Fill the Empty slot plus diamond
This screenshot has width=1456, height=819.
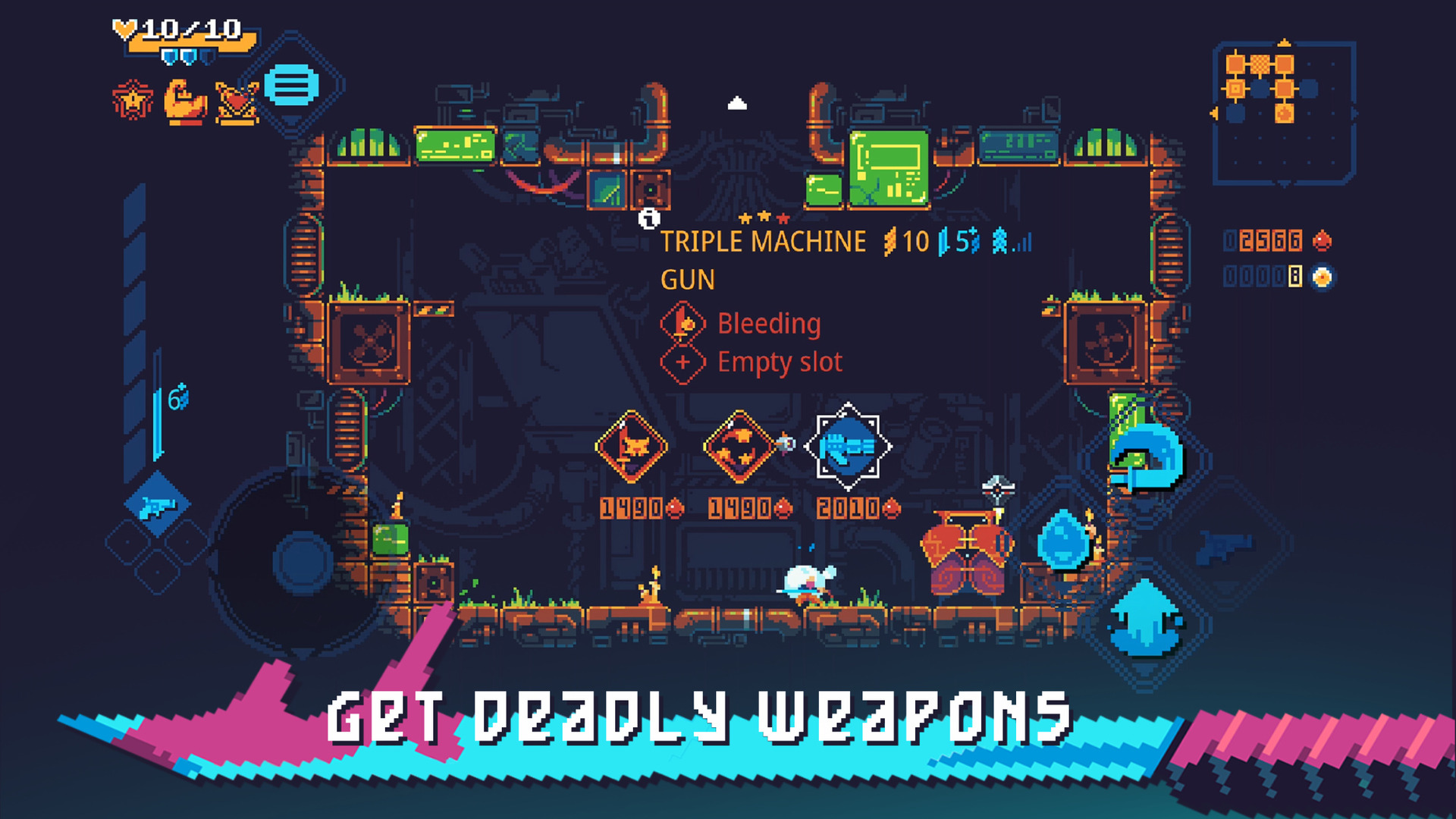[683, 362]
